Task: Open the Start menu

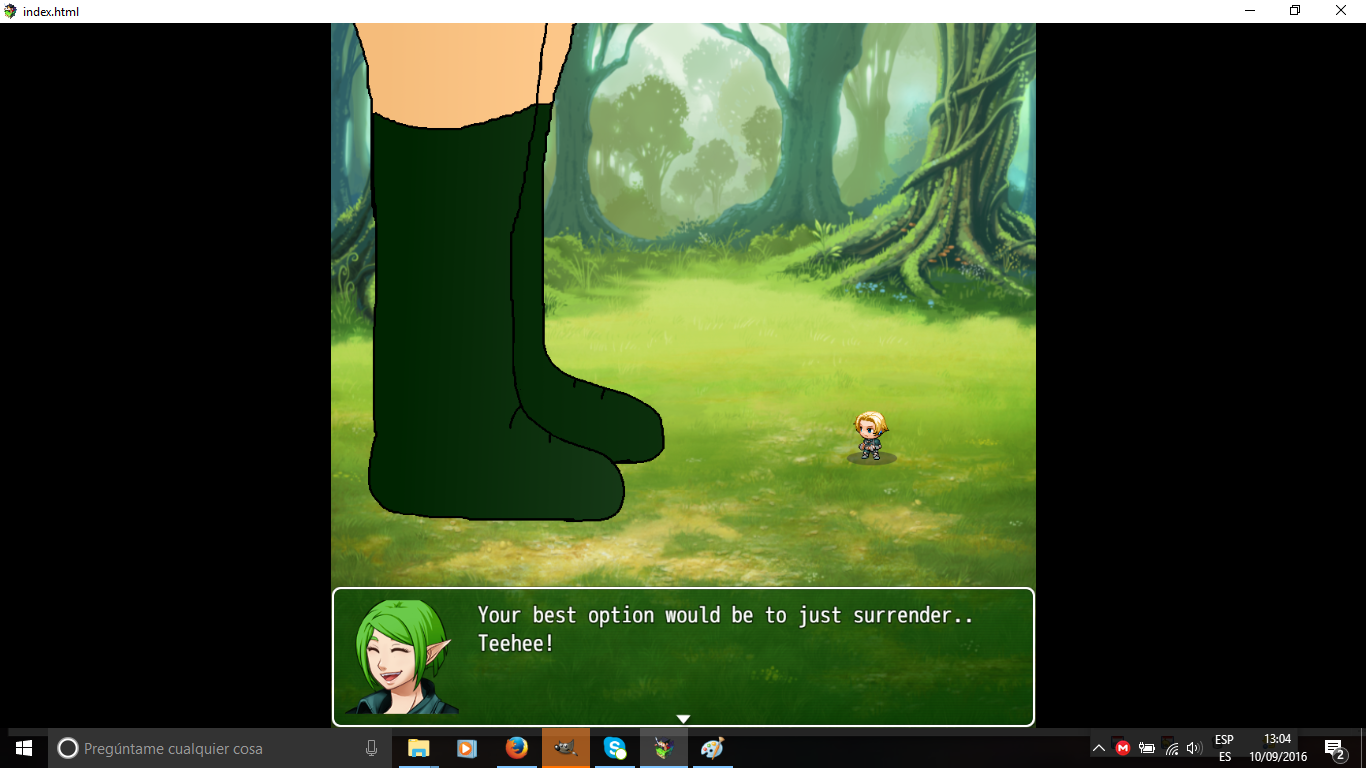Action: click(x=21, y=748)
